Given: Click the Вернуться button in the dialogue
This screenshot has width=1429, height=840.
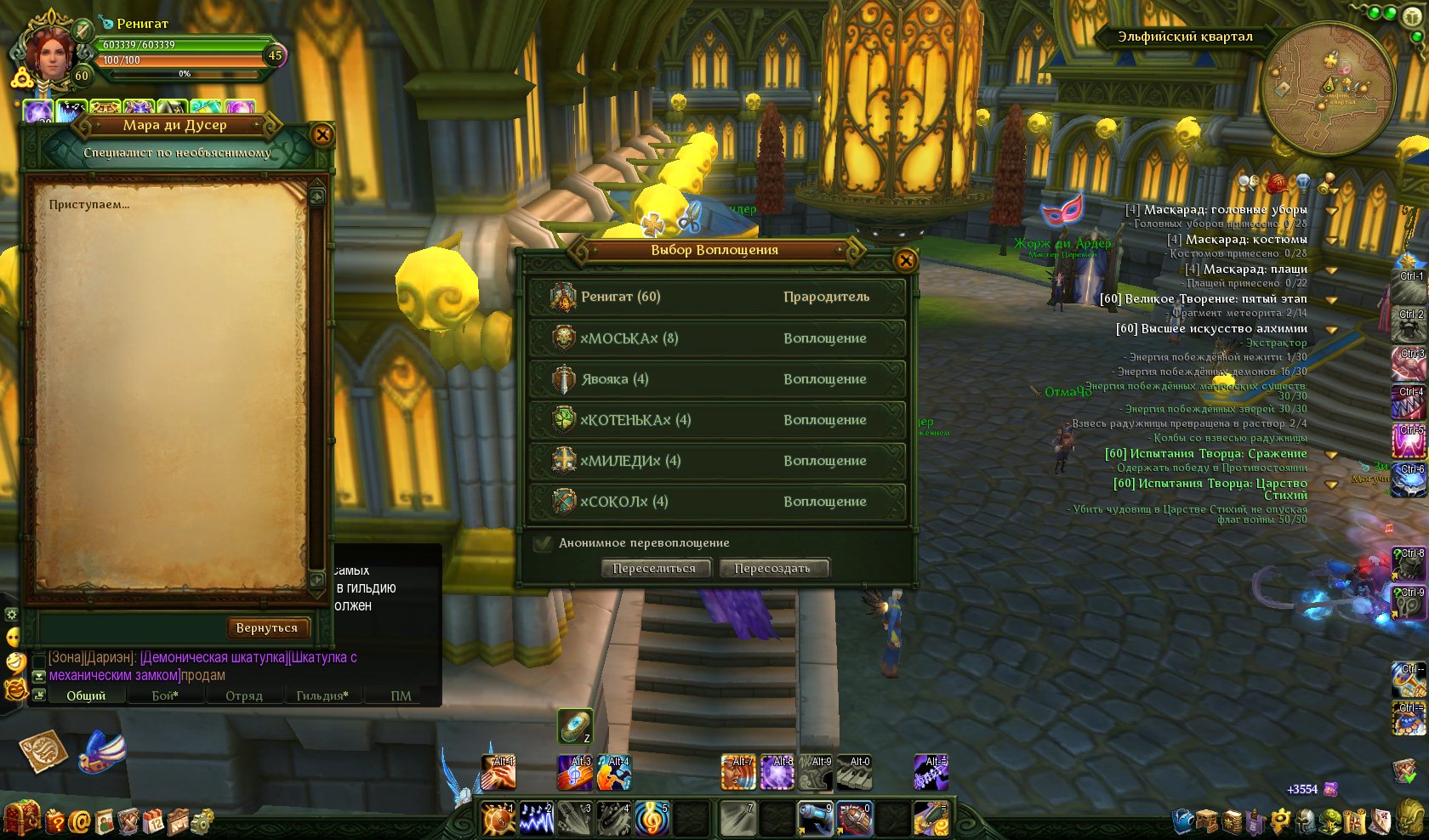Looking at the screenshot, I should click(267, 627).
